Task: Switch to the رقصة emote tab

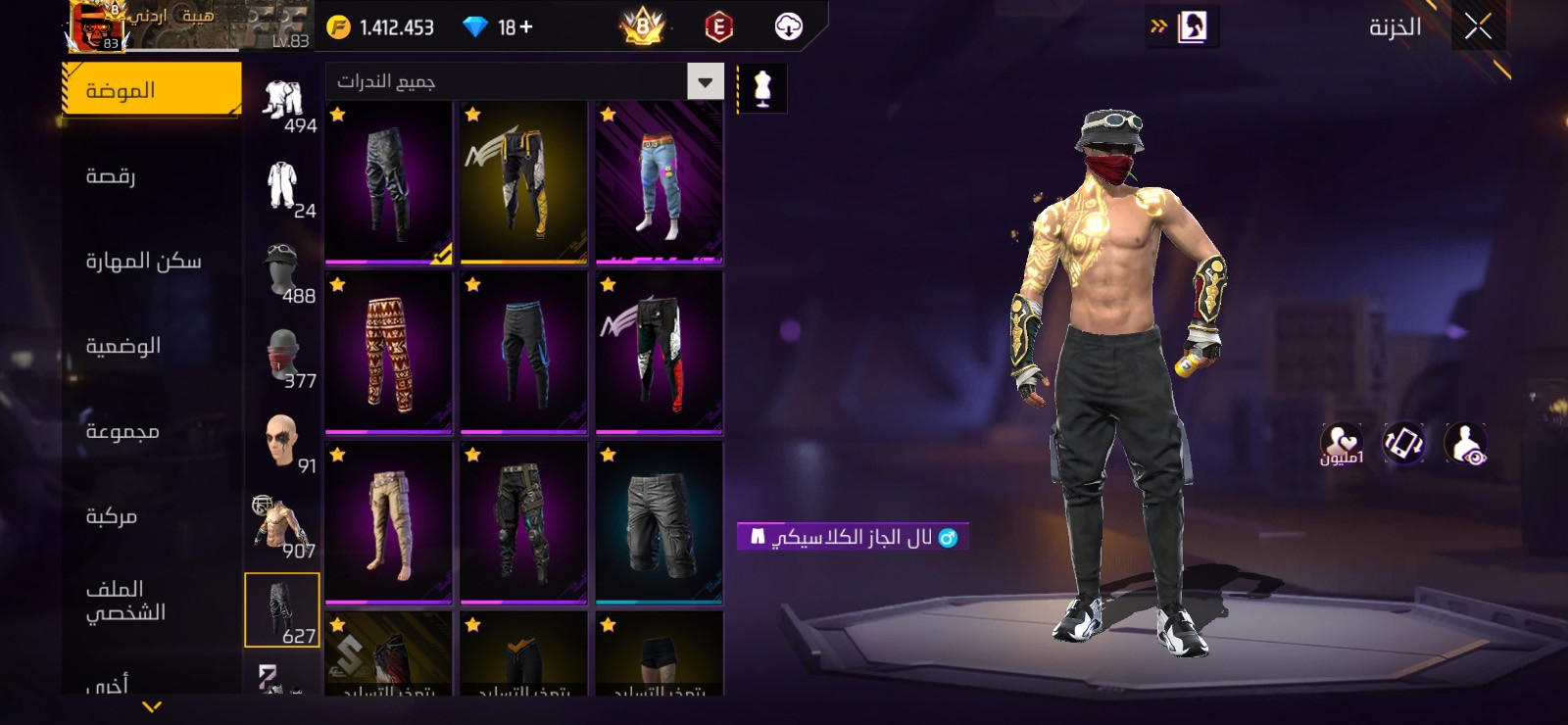Action: click(x=152, y=176)
